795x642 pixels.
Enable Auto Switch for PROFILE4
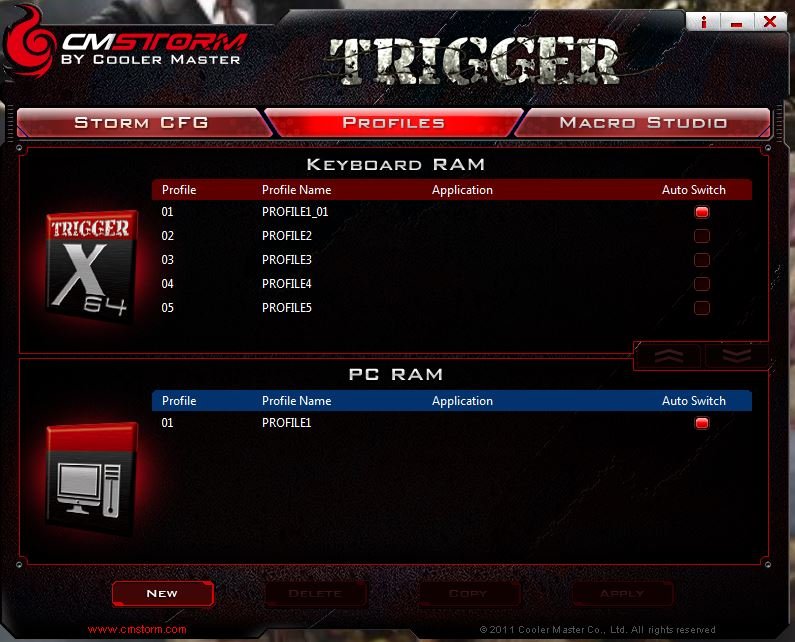click(702, 284)
